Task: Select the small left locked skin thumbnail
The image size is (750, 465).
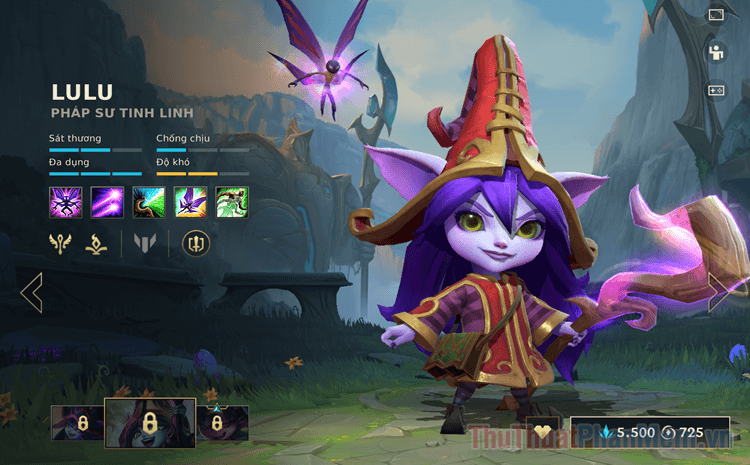Action: click(x=78, y=423)
